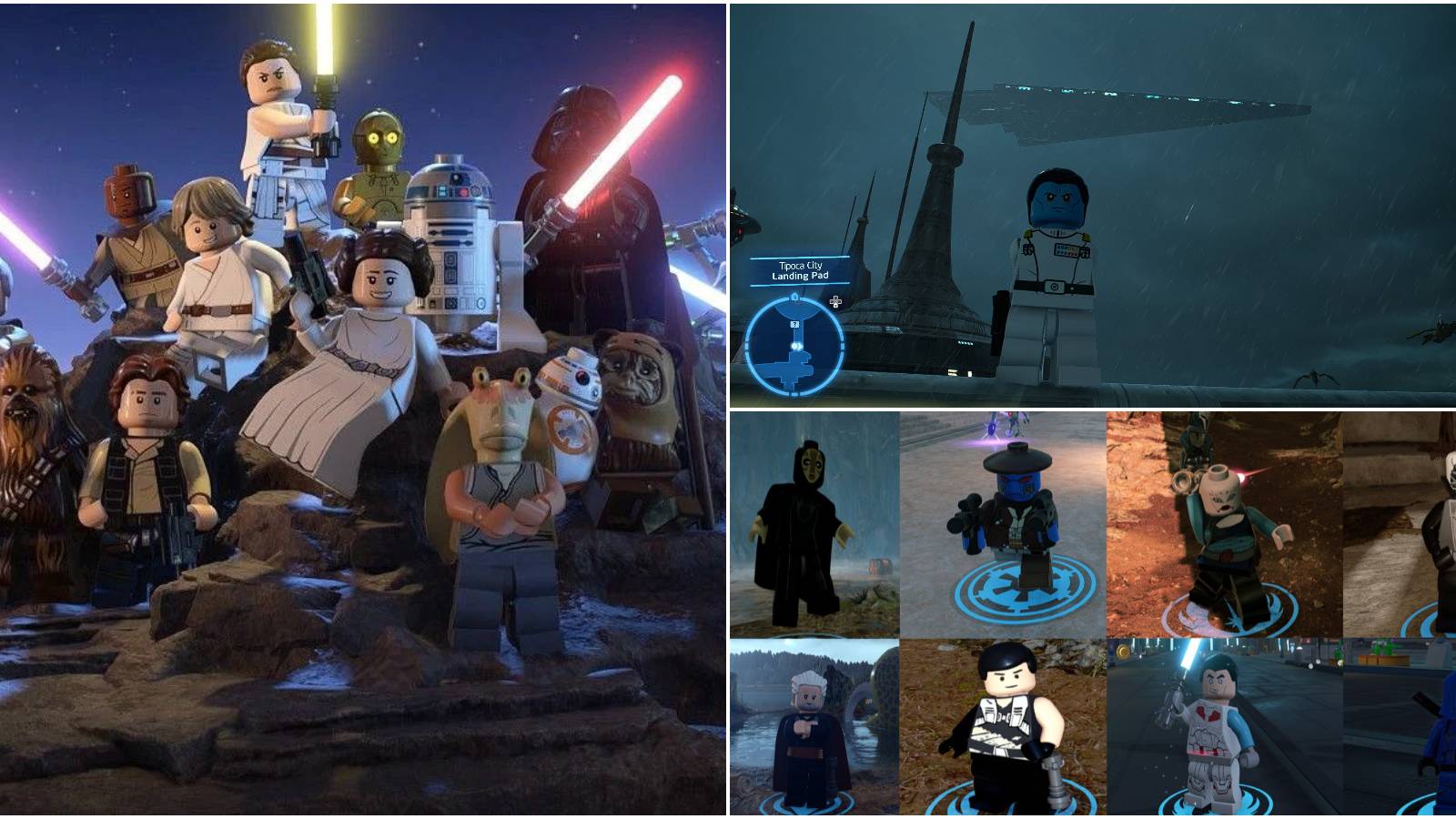Click the white waypoint marker atop the minimap ring
Screen dimensions: 1456x819
(795, 296)
